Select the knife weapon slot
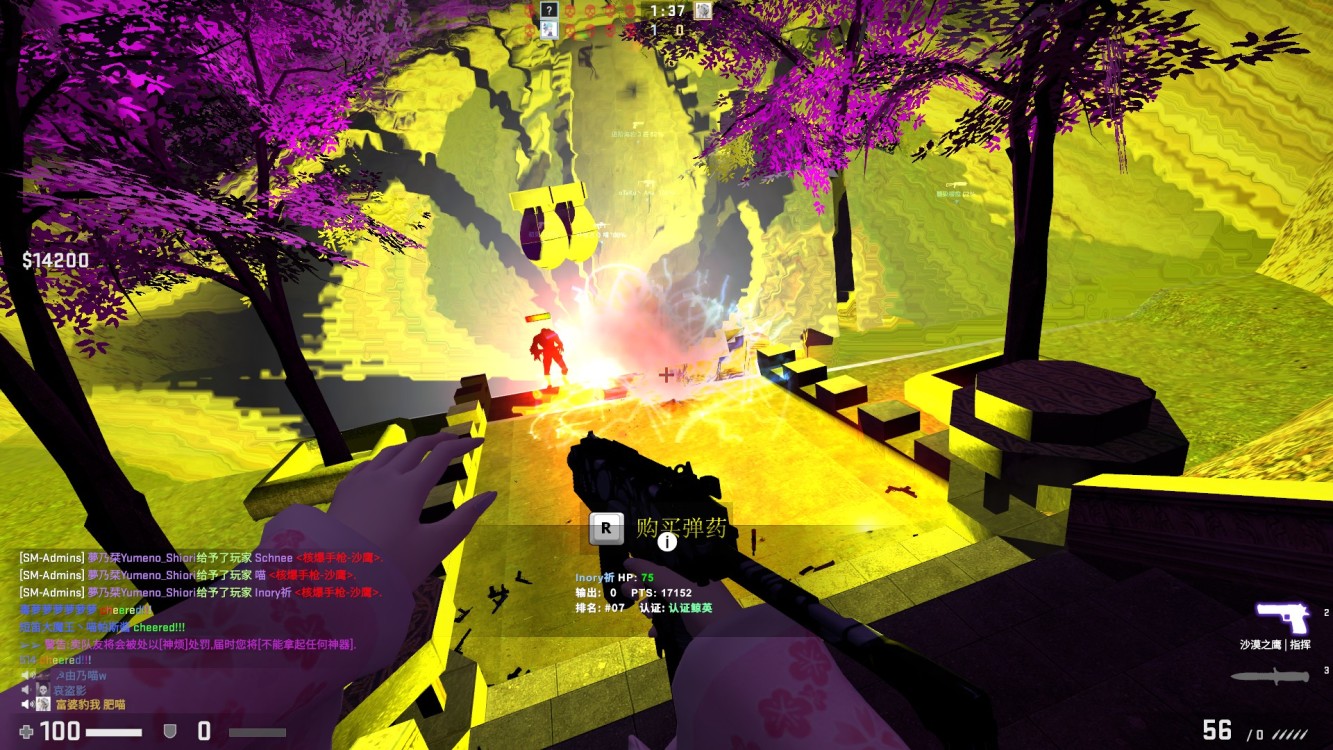Screen dimensions: 1333x750 tap(1269, 677)
